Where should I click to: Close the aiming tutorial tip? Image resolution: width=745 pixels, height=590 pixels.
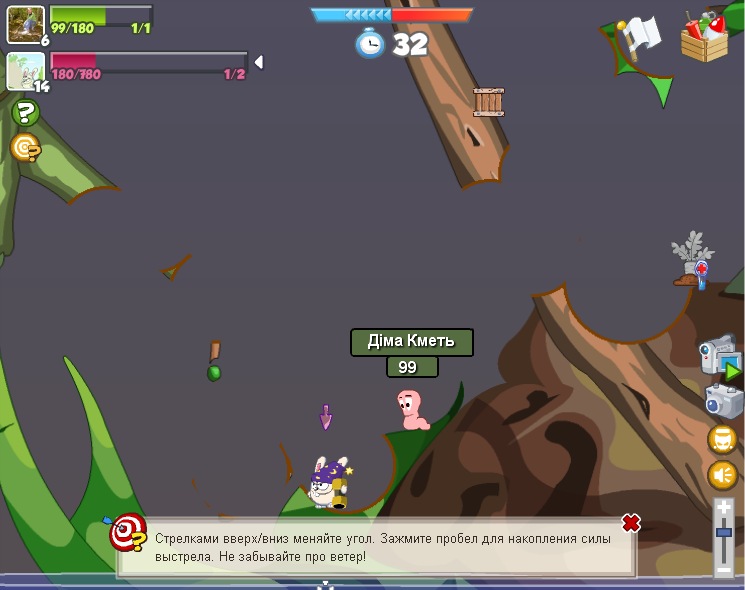pyautogui.click(x=630, y=523)
